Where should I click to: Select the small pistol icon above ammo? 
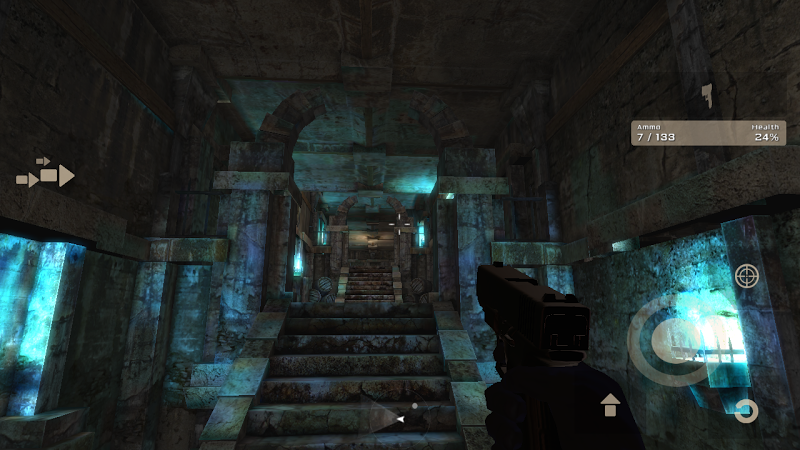pyautogui.click(x=707, y=96)
